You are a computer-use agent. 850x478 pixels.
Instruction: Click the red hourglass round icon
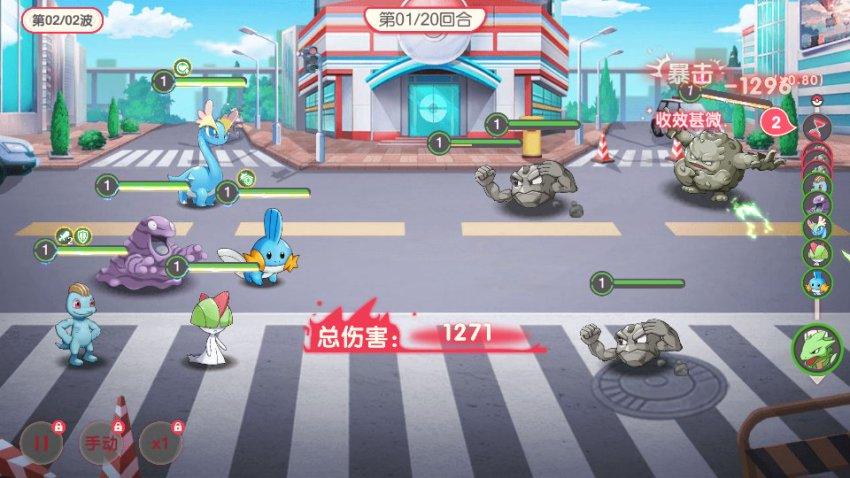(x=817, y=126)
